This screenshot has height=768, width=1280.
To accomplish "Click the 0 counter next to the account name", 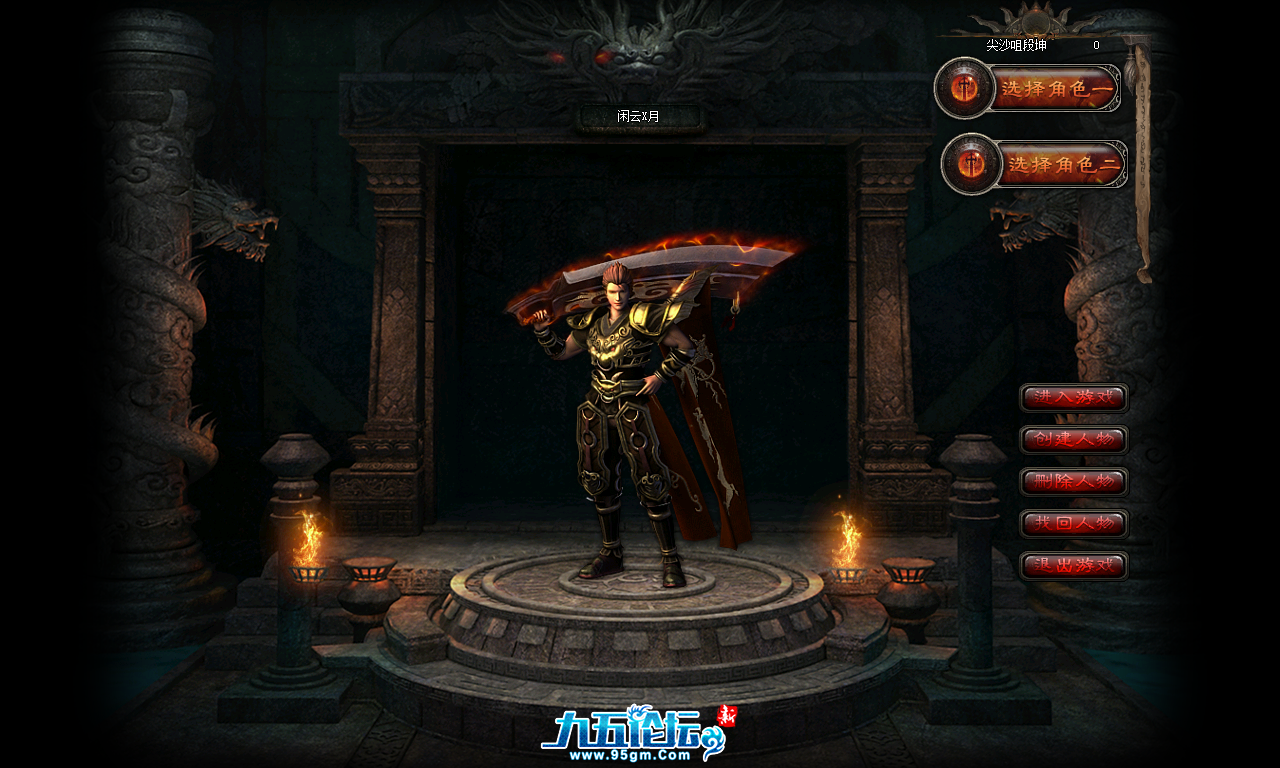I will click(x=1096, y=46).
